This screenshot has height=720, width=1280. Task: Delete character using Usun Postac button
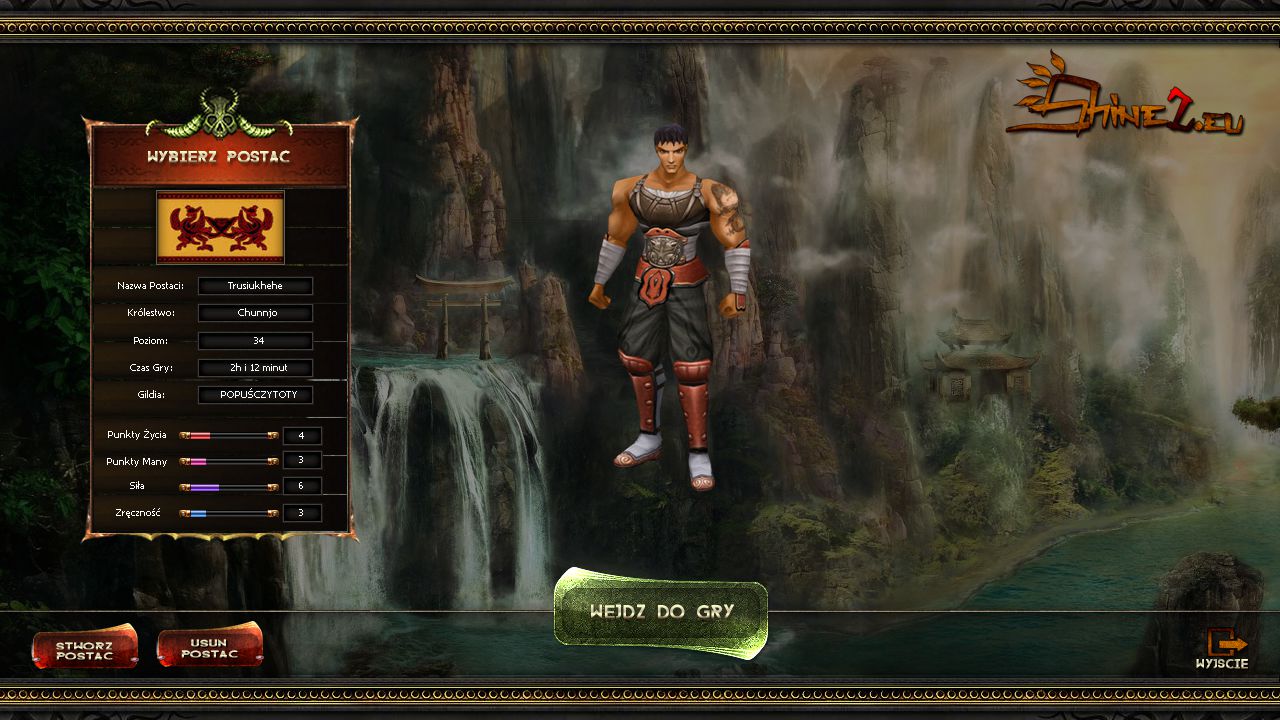click(x=210, y=648)
